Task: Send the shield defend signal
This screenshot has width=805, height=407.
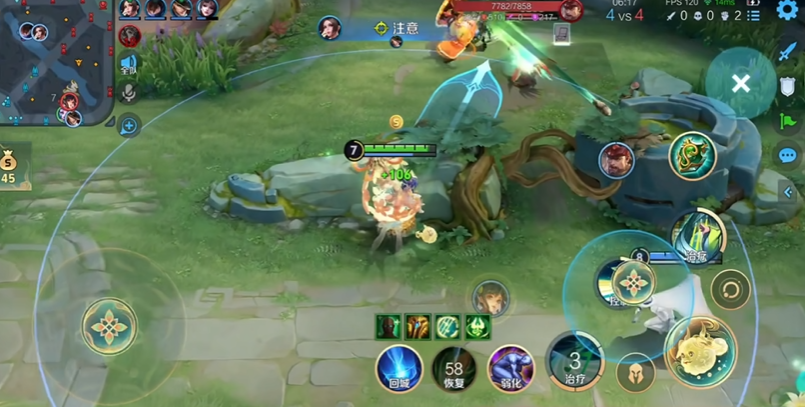Action: [788, 87]
